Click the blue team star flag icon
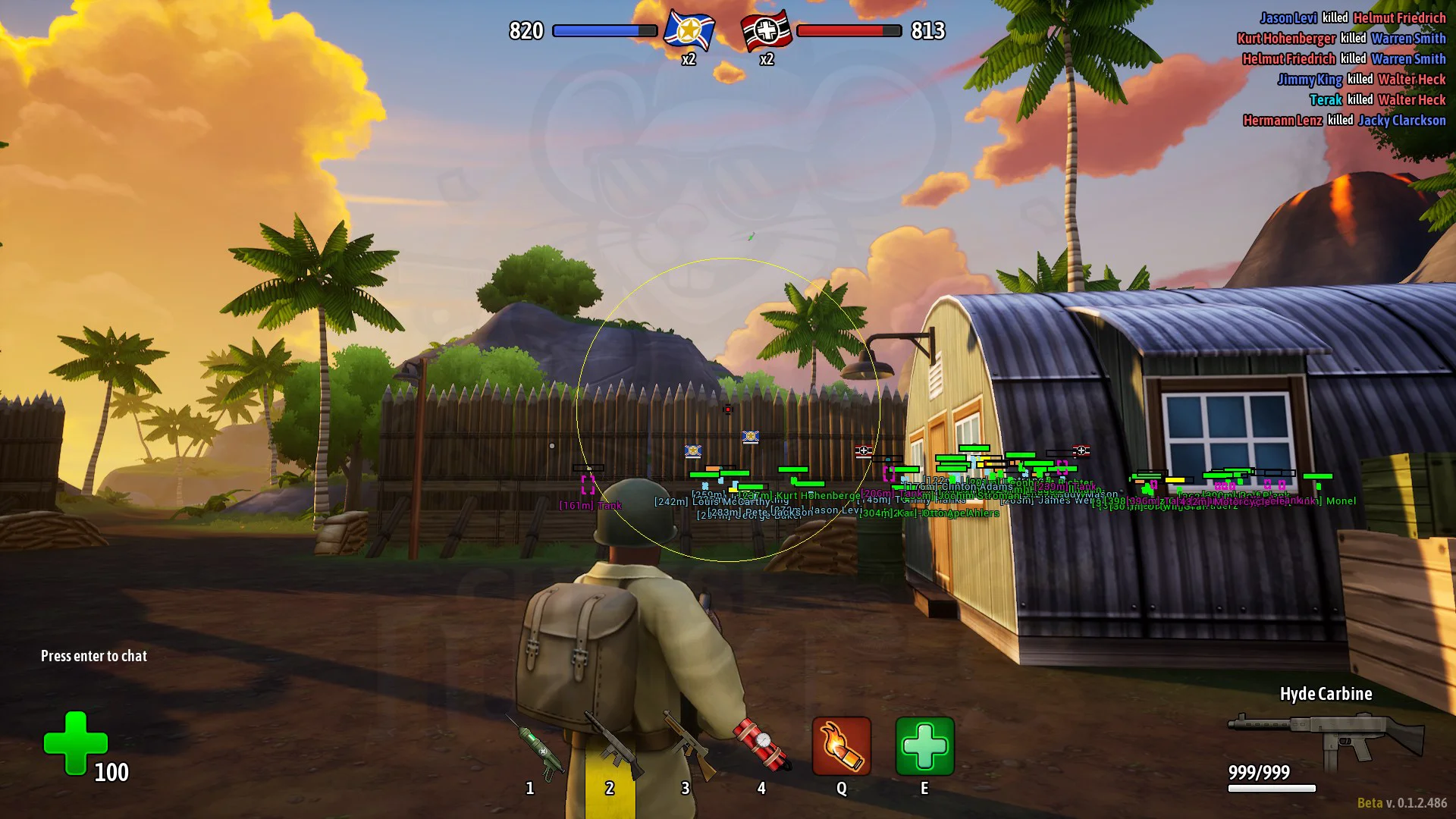This screenshot has width=1456, height=819. click(689, 31)
